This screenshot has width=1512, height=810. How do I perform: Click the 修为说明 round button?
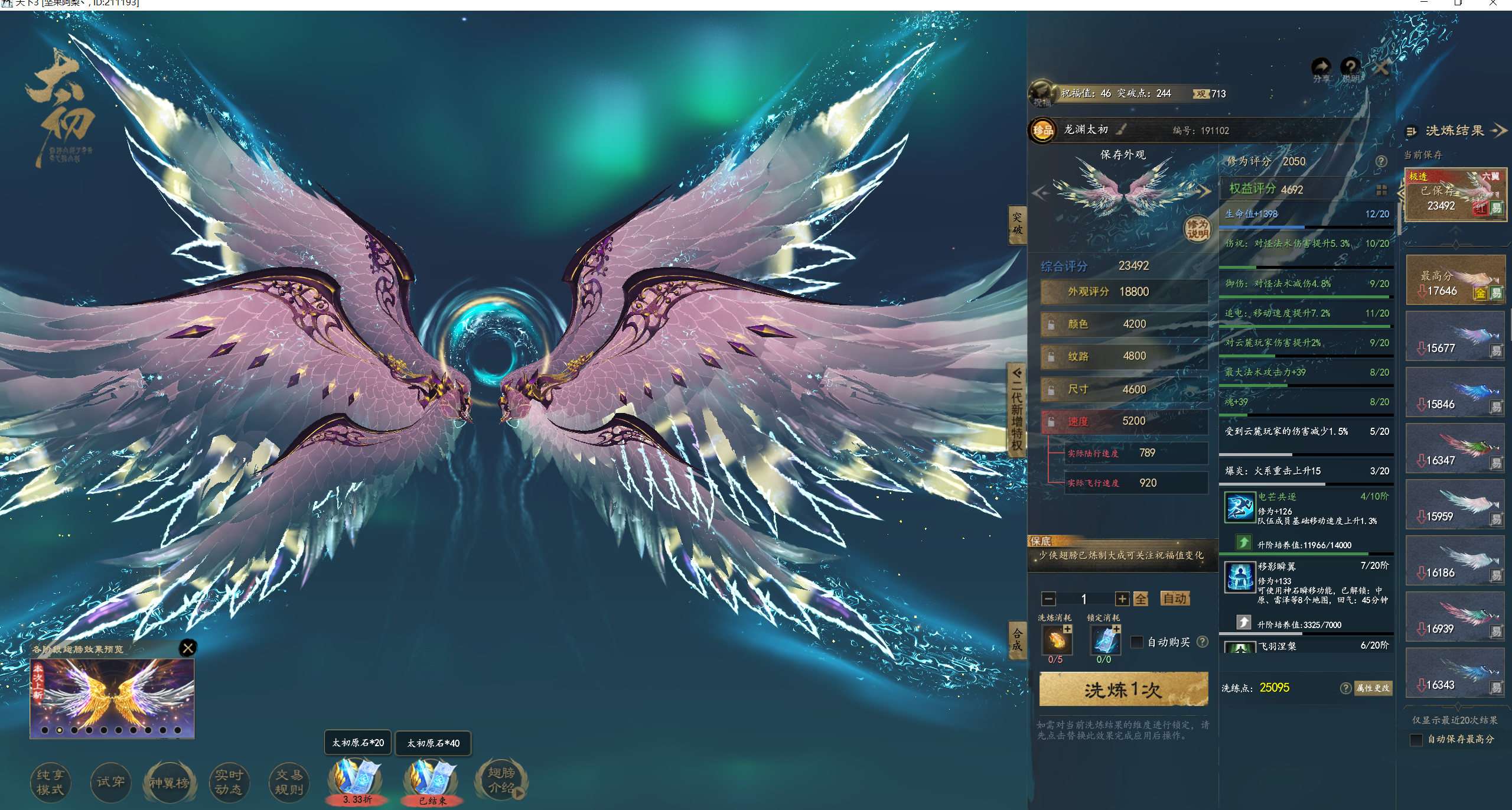(x=1197, y=229)
